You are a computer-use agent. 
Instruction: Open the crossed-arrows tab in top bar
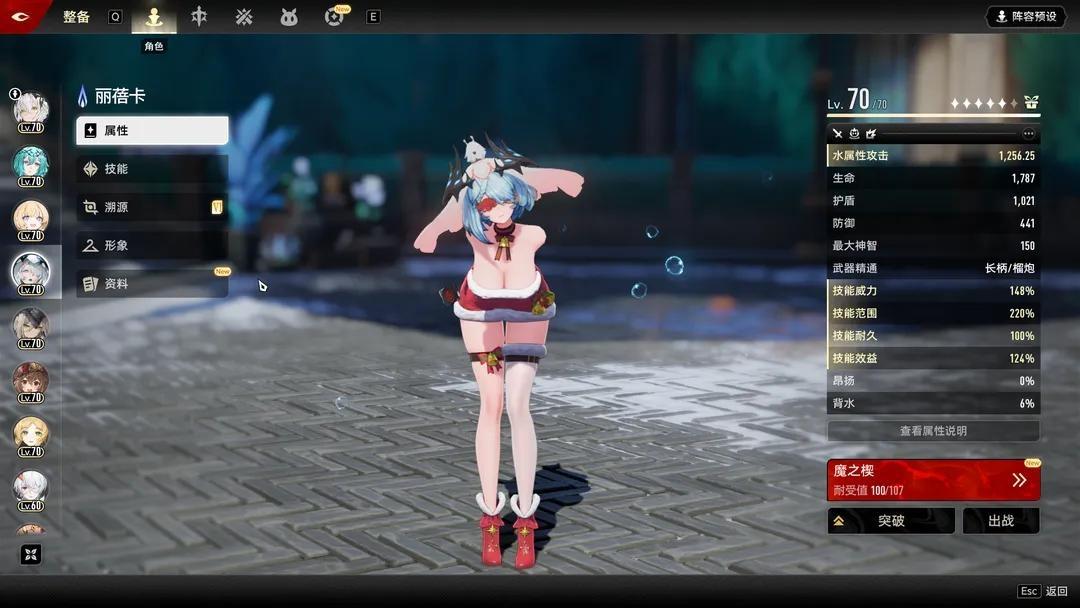click(x=244, y=17)
